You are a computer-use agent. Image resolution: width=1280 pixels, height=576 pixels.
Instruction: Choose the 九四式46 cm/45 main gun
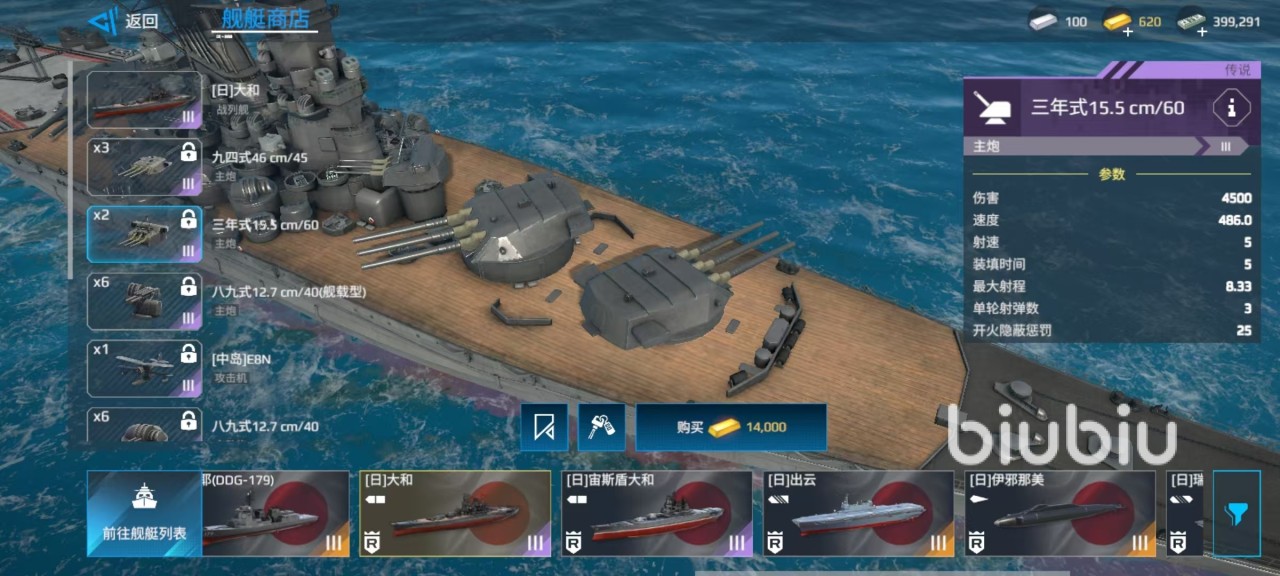tap(145, 167)
